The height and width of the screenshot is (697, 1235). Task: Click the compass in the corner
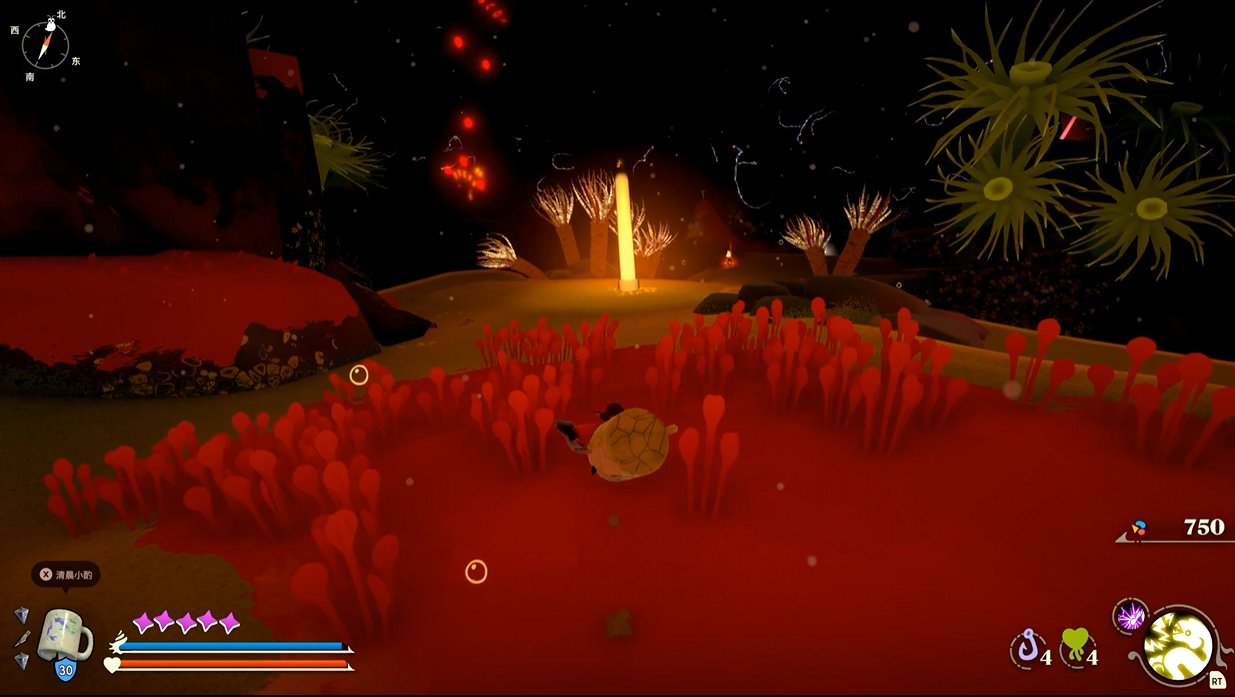coord(45,45)
